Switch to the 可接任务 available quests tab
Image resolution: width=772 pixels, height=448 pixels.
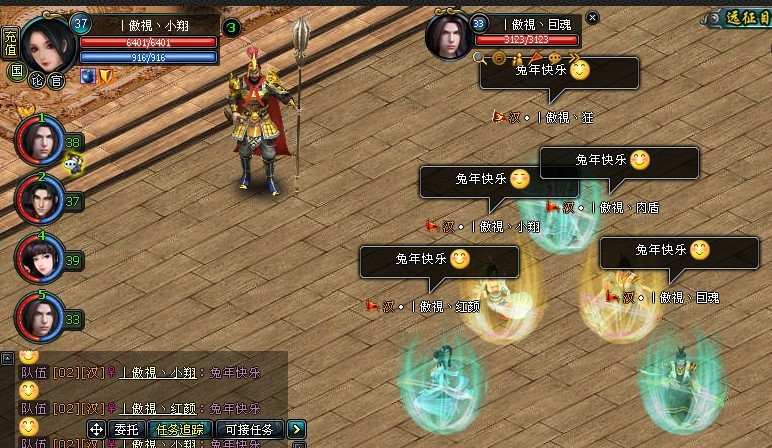250,429
